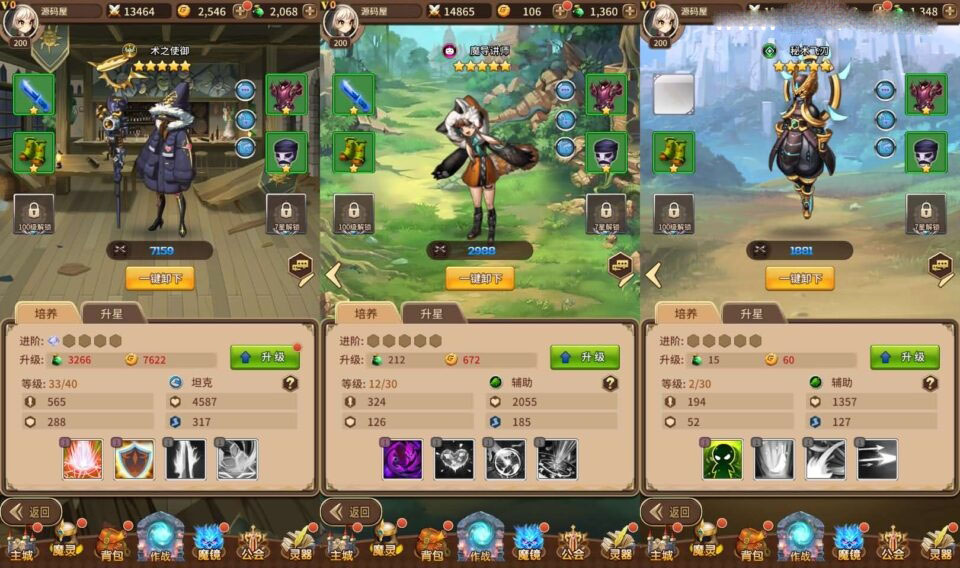The width and height of the screenshot is (960, 568).
Task: Select the red burst skill icon
Action: point(82,459)
